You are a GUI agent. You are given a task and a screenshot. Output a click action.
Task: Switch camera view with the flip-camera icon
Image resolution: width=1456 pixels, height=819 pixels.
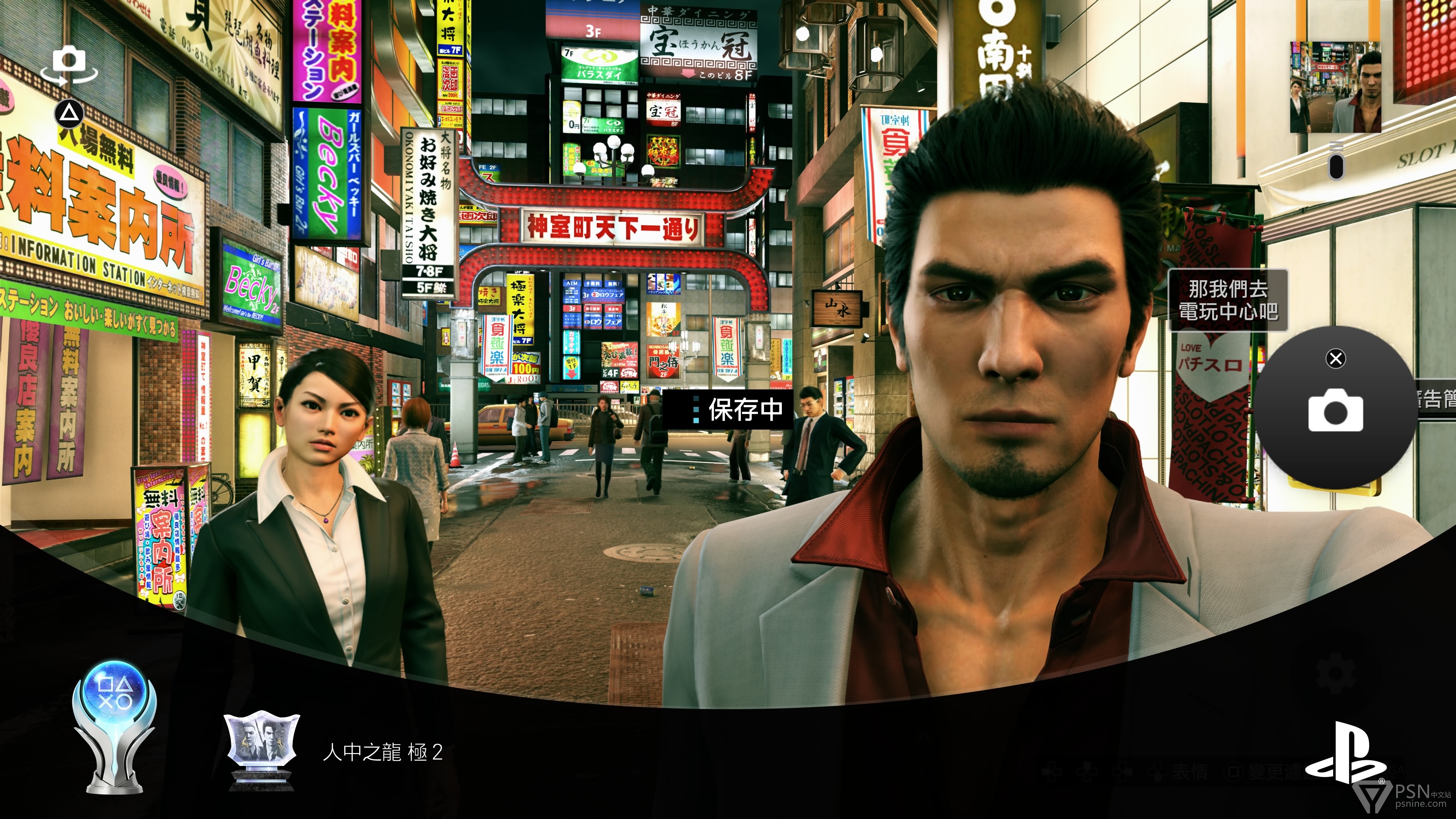click(69, 66)
